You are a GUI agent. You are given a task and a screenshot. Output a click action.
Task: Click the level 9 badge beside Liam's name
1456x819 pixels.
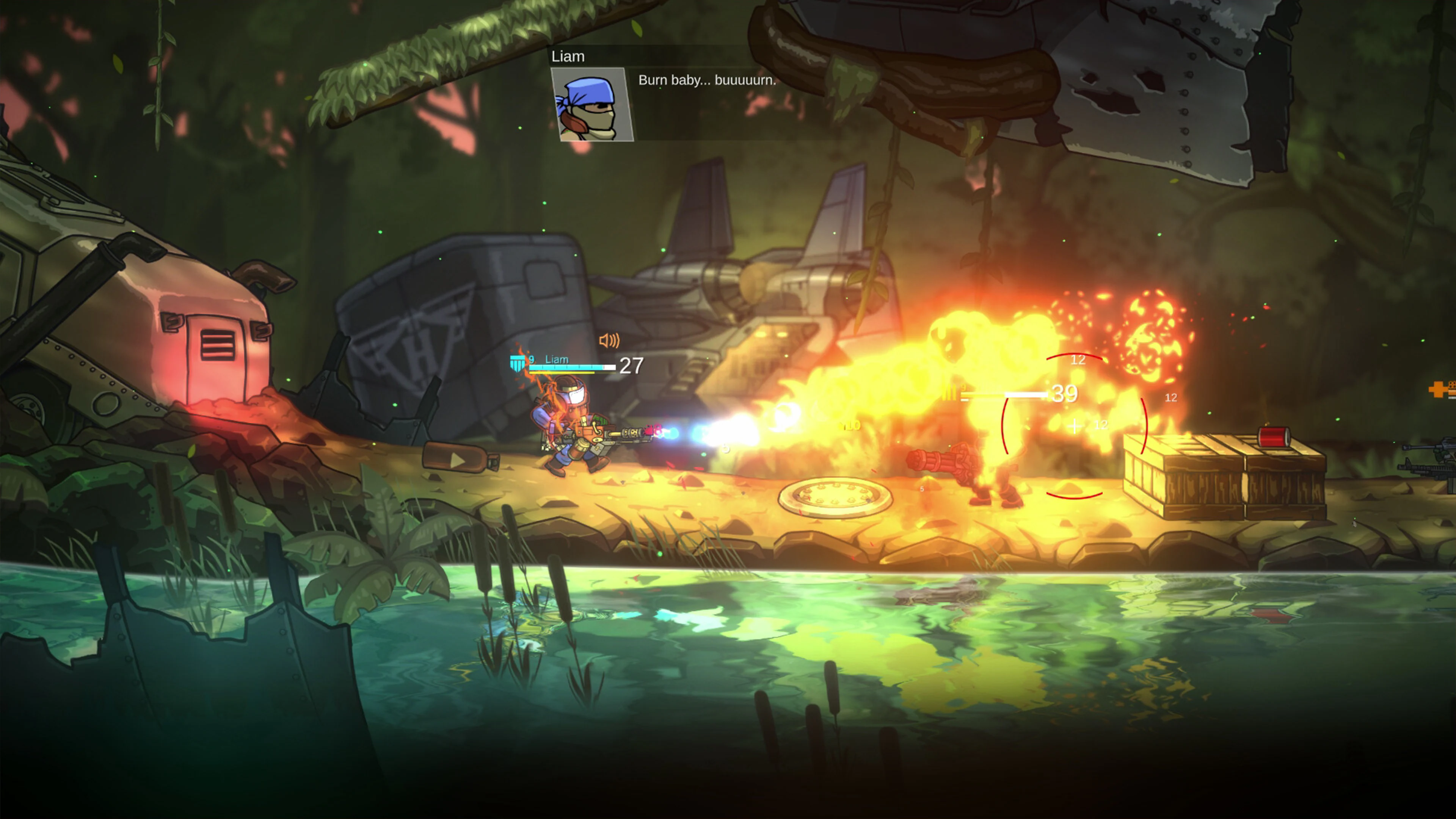coord(531,359)
